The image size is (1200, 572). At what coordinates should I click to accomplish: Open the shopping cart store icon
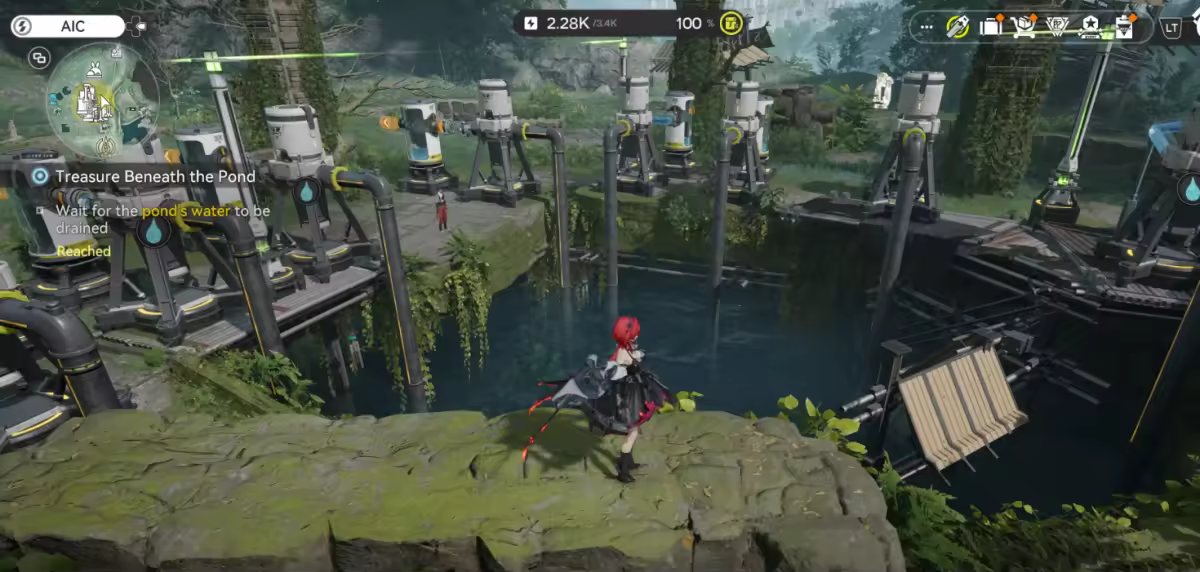pyautogui.click(x=1023, y=26)
